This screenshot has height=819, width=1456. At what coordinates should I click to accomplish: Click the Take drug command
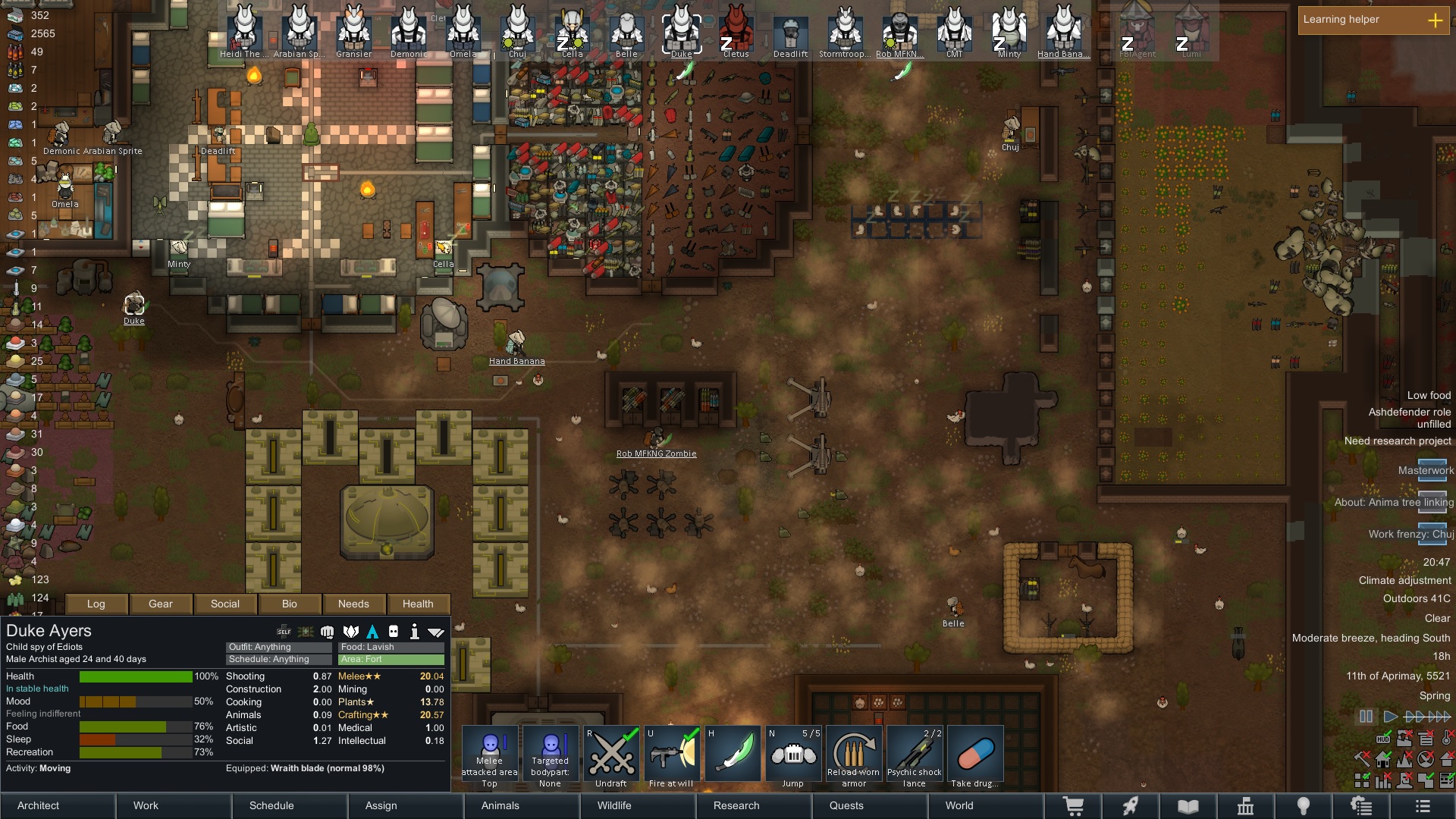(x=975, y=756)
